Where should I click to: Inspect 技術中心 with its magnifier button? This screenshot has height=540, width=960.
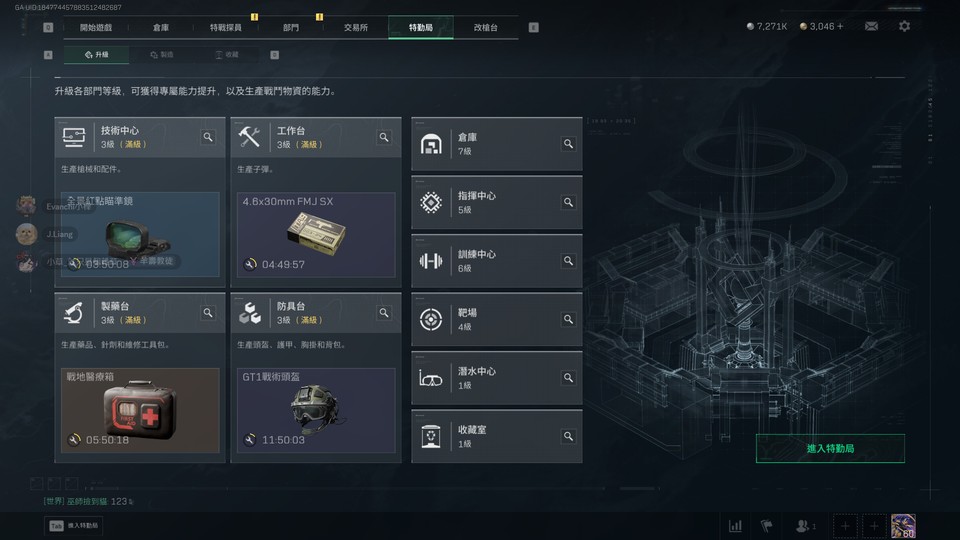coord(208,137)
